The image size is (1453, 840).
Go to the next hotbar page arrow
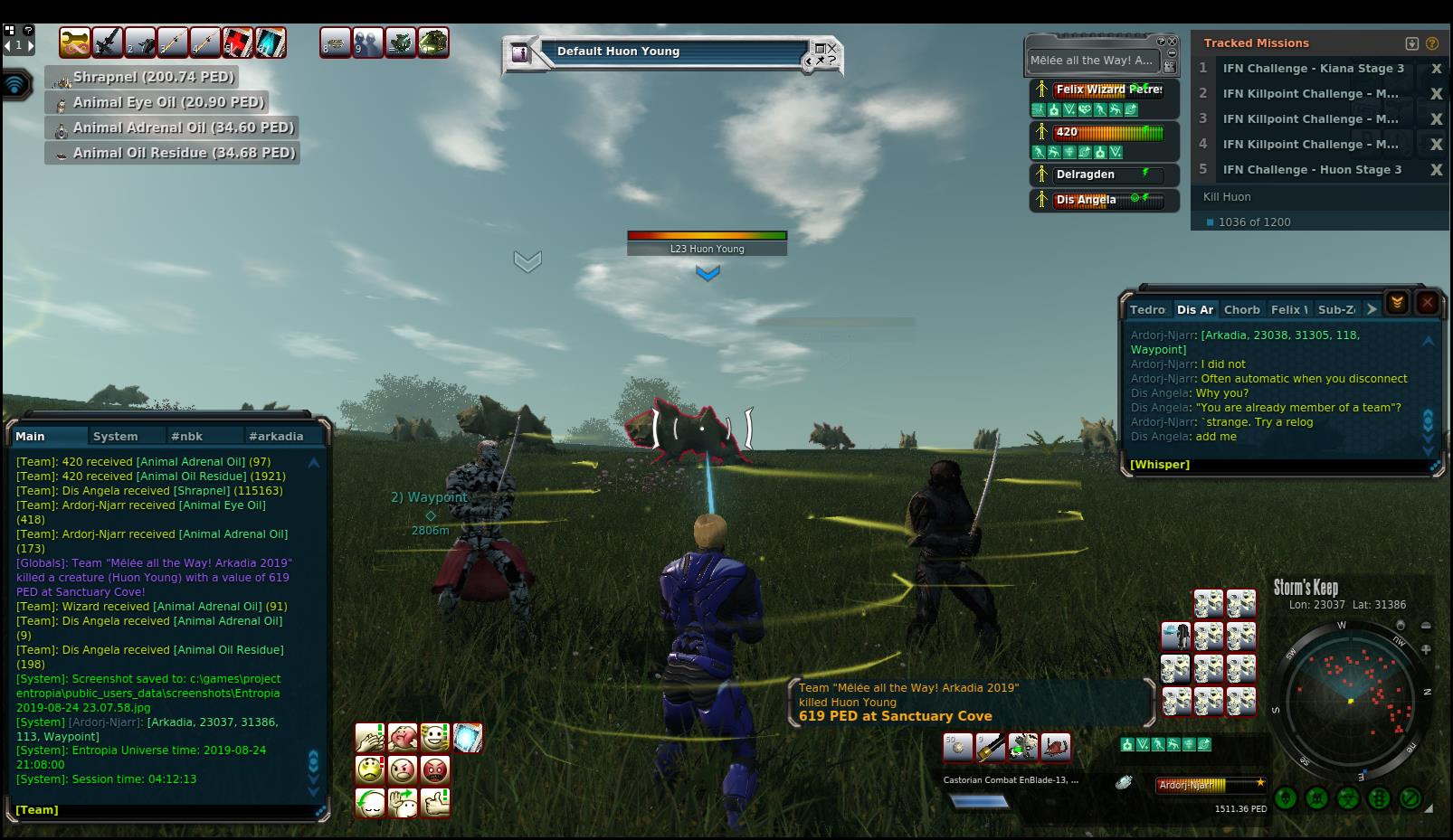click(x=30, y=44)
